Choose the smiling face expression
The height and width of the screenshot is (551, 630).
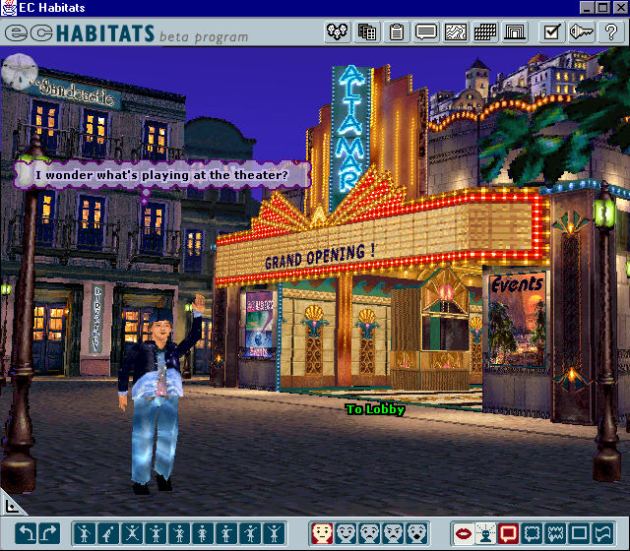[346, 533]
